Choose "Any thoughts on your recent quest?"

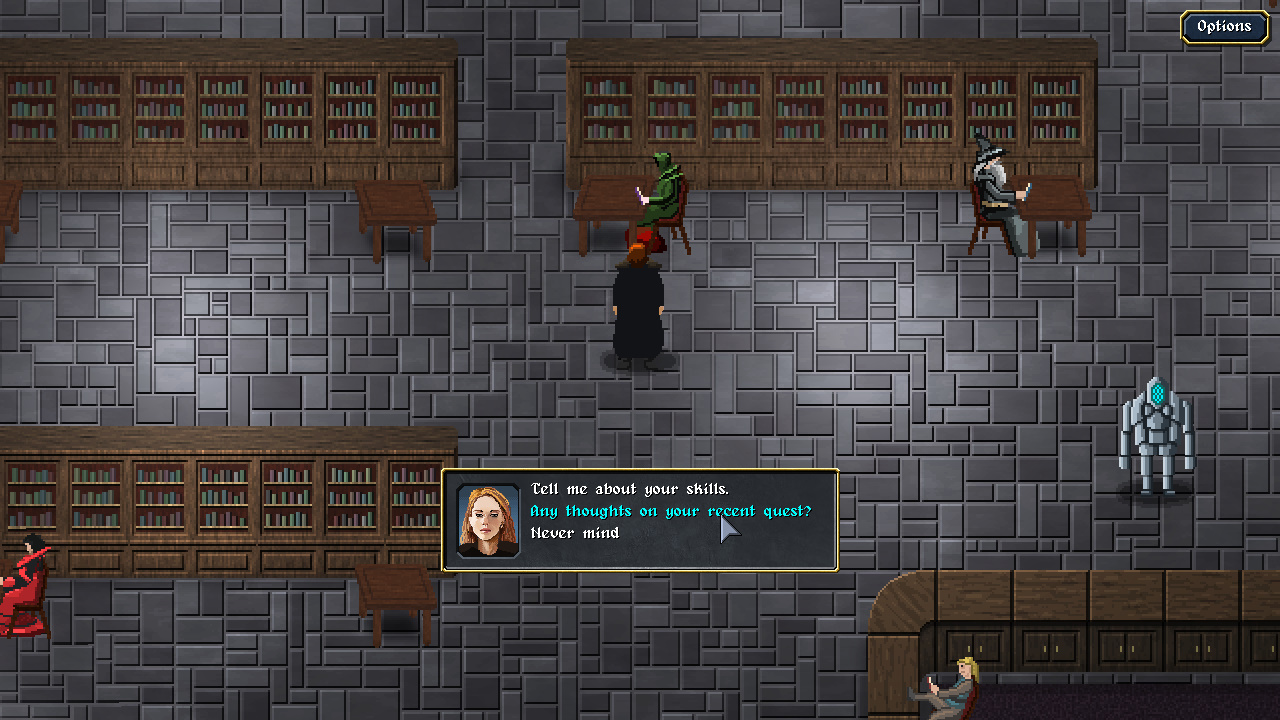pos(671,510)
